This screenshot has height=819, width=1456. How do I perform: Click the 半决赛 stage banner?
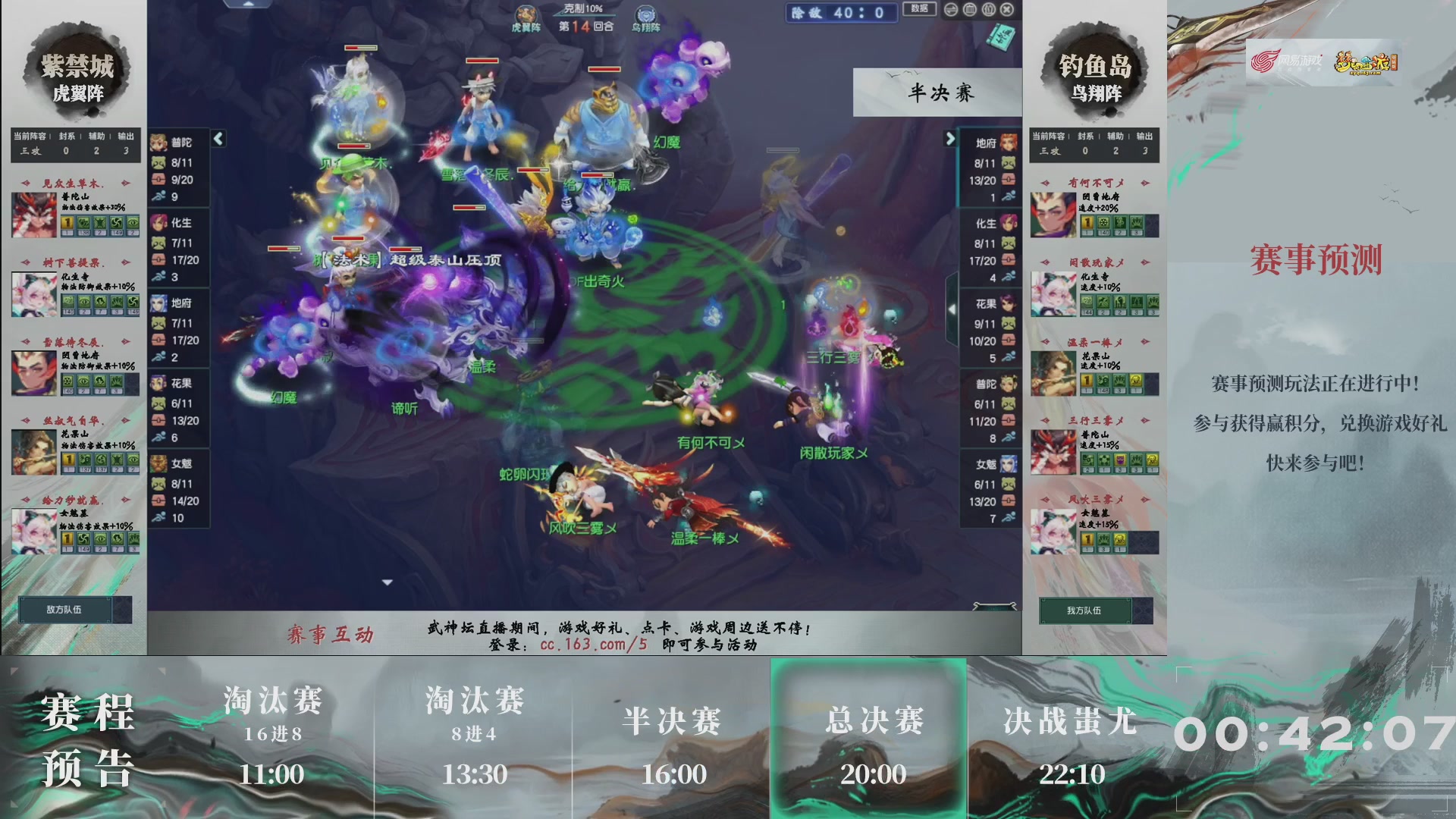(937, 91)
